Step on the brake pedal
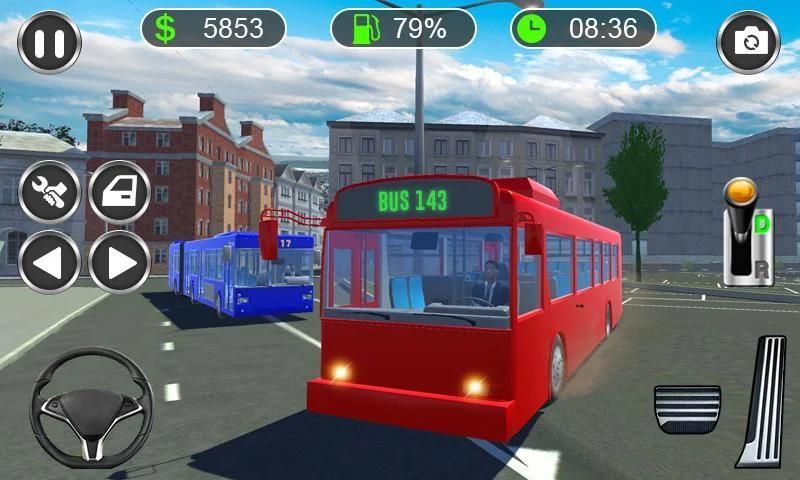Screen dimensions: 800x480 (x=687, y=408)
